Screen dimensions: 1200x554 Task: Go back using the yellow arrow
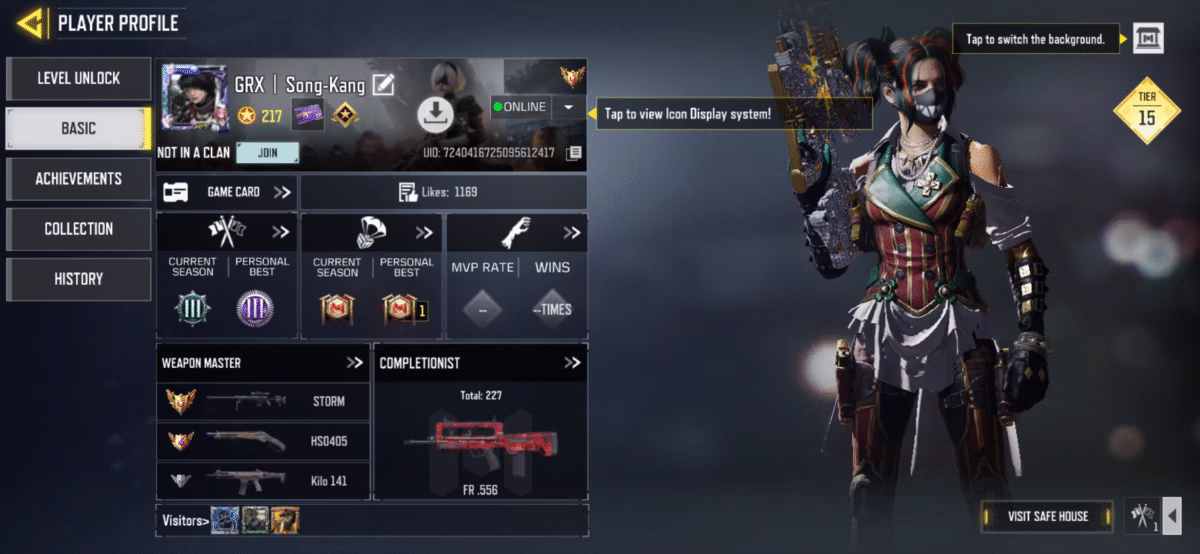click(x=32, y=22)
